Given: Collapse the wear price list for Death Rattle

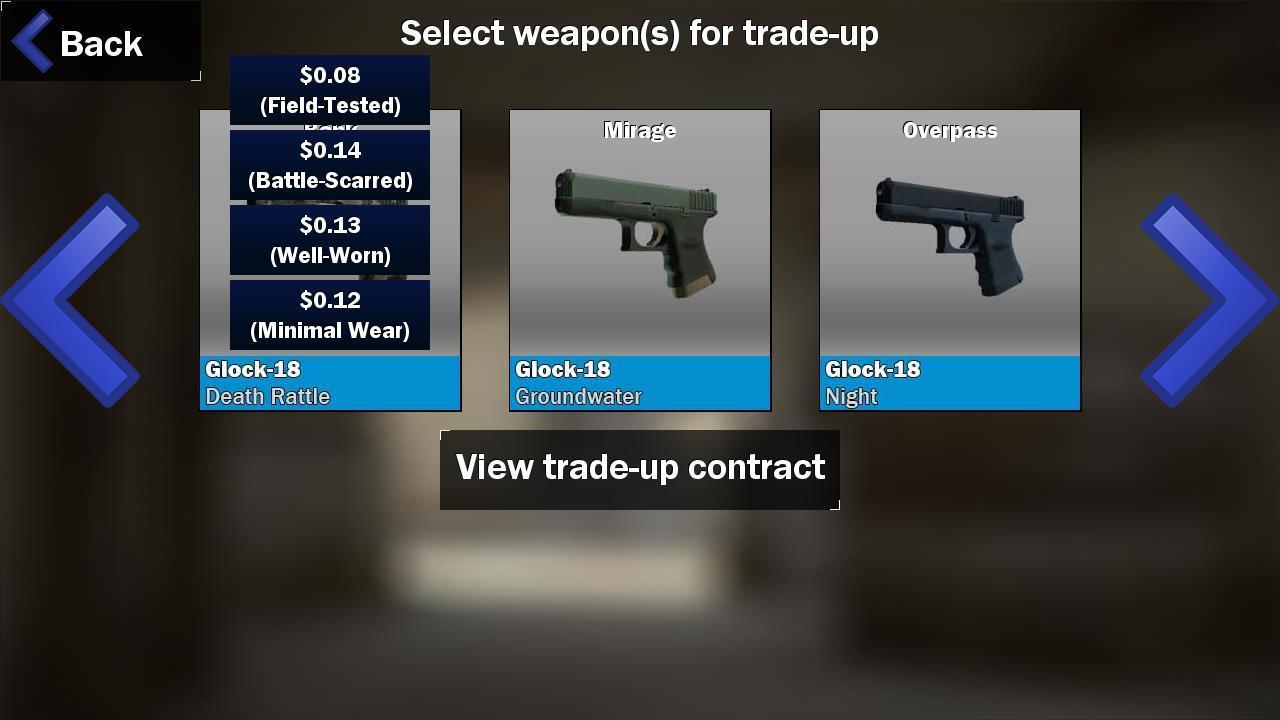Looking at the screenshot, I should click(x=330, y=383).
